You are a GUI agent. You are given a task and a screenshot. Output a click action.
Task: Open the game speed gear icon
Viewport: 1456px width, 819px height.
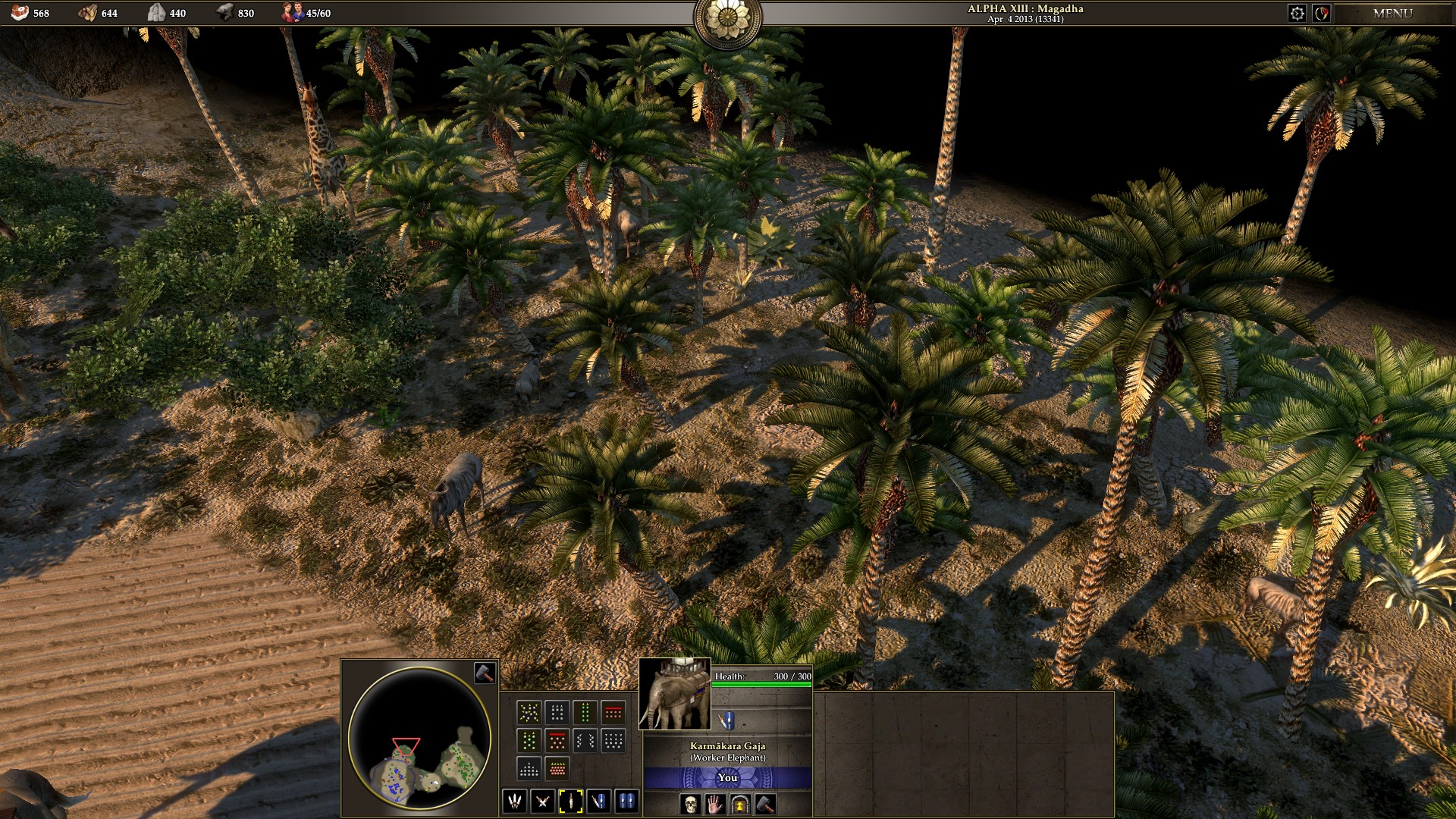click(x=1298, y=13)
